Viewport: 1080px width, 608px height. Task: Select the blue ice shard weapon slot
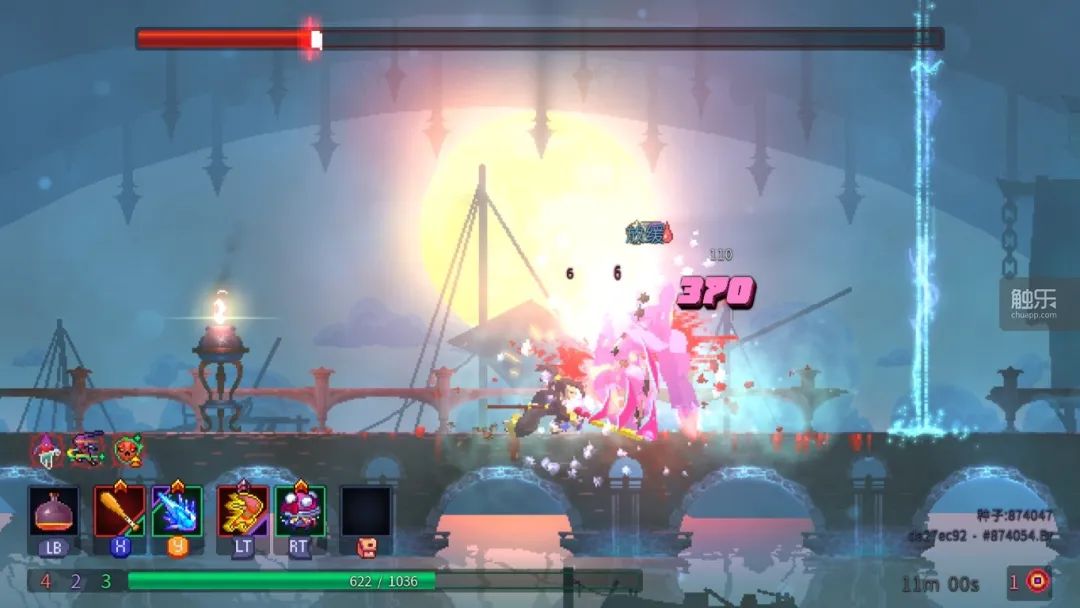[177, 512]
